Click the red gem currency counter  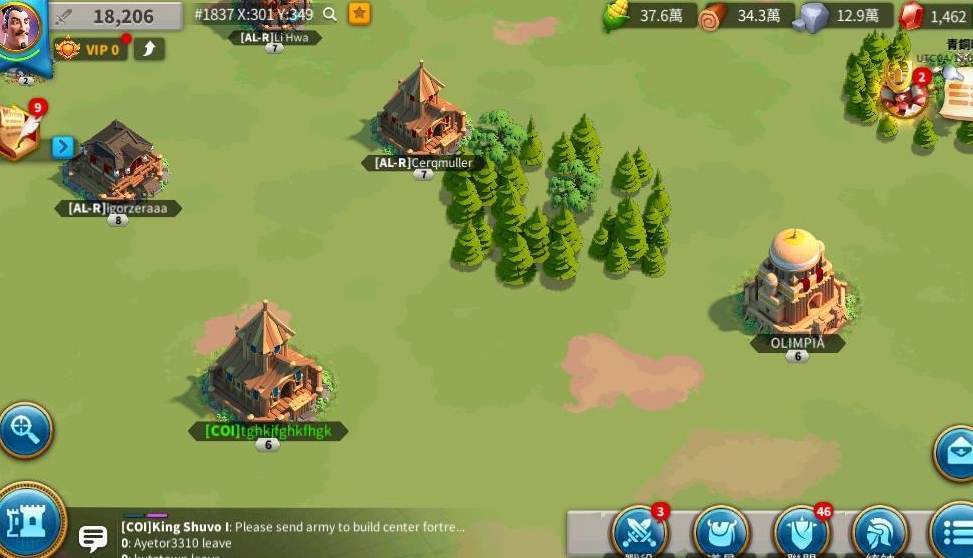click(x=934, y=16)
